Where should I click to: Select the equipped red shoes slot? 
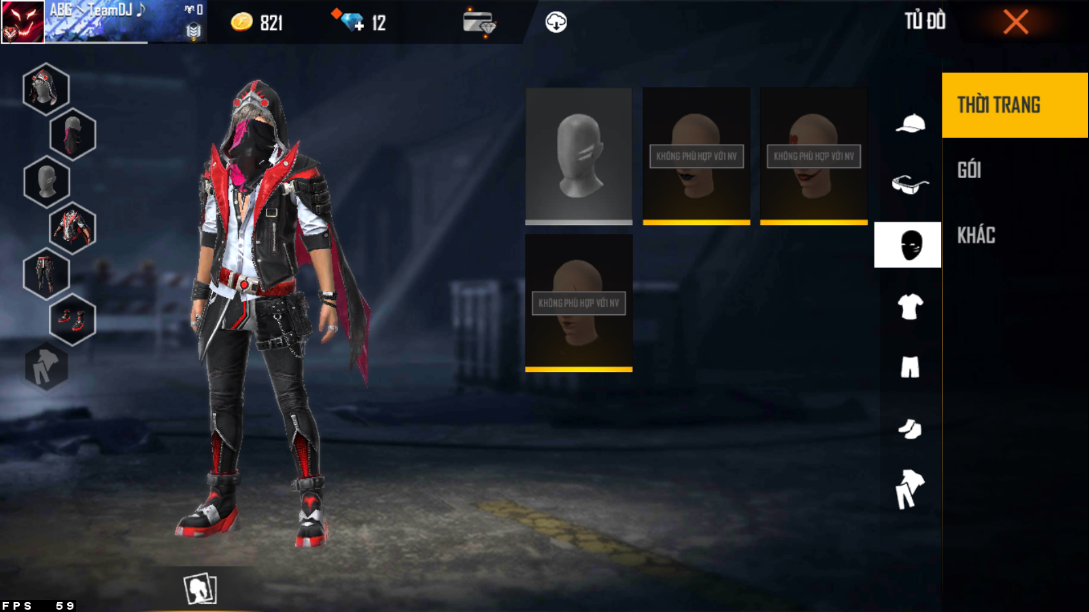point(73,319)
